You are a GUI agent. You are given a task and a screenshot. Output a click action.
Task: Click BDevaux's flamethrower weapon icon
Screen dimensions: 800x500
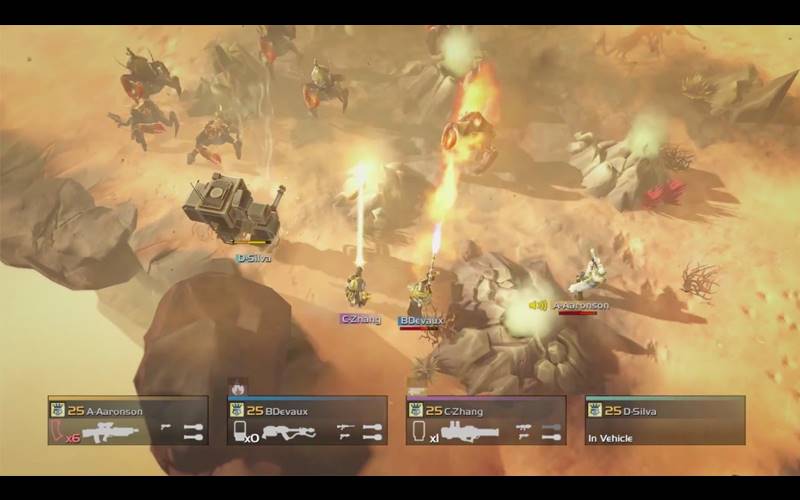pyautogui.click(x=290, y=432)
